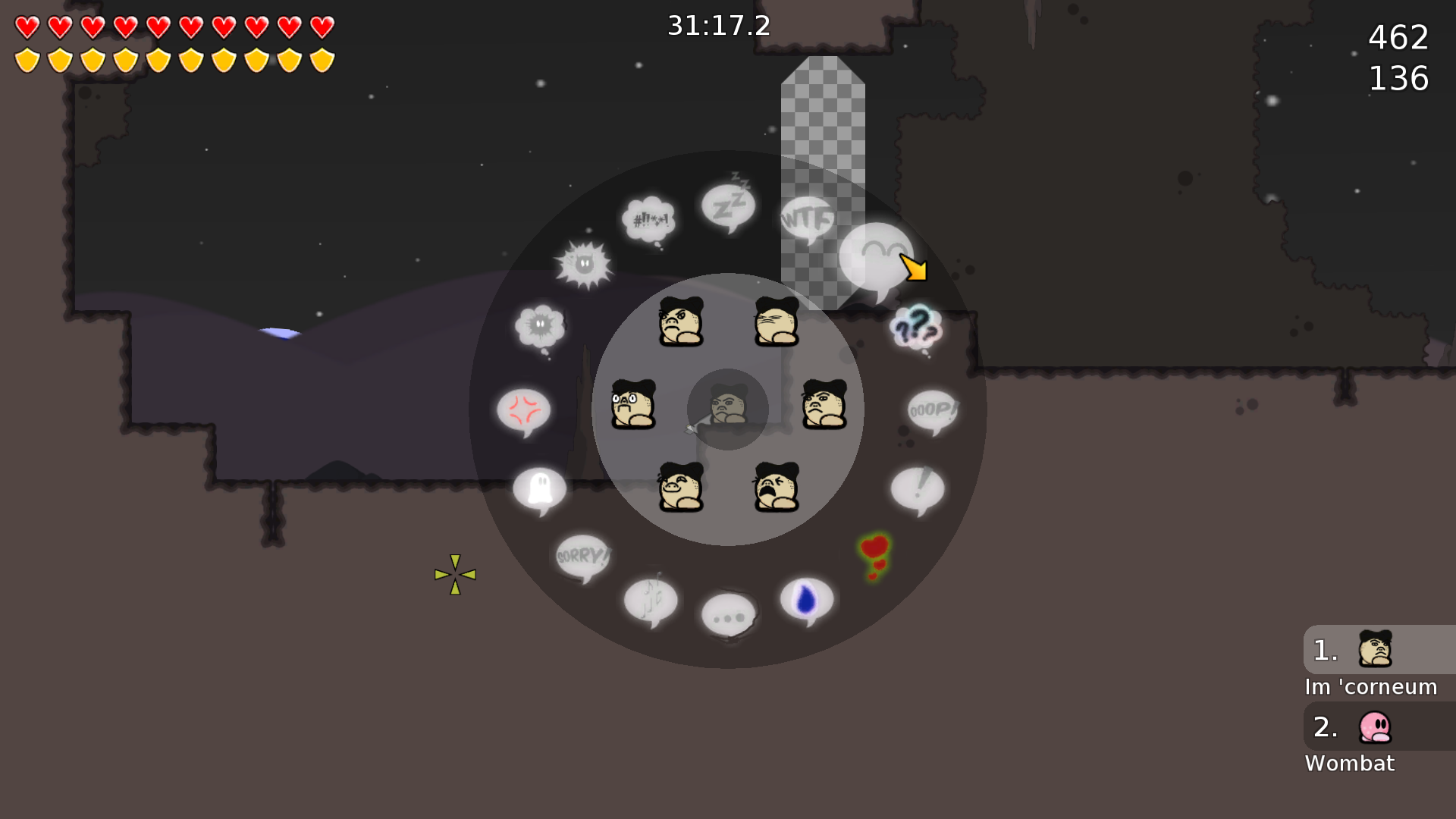Image resolution: width=1456 pixels, height=819 pixels.
Task: Pick the thought cloud with eyes emote
Action: [x=540, y=325]
